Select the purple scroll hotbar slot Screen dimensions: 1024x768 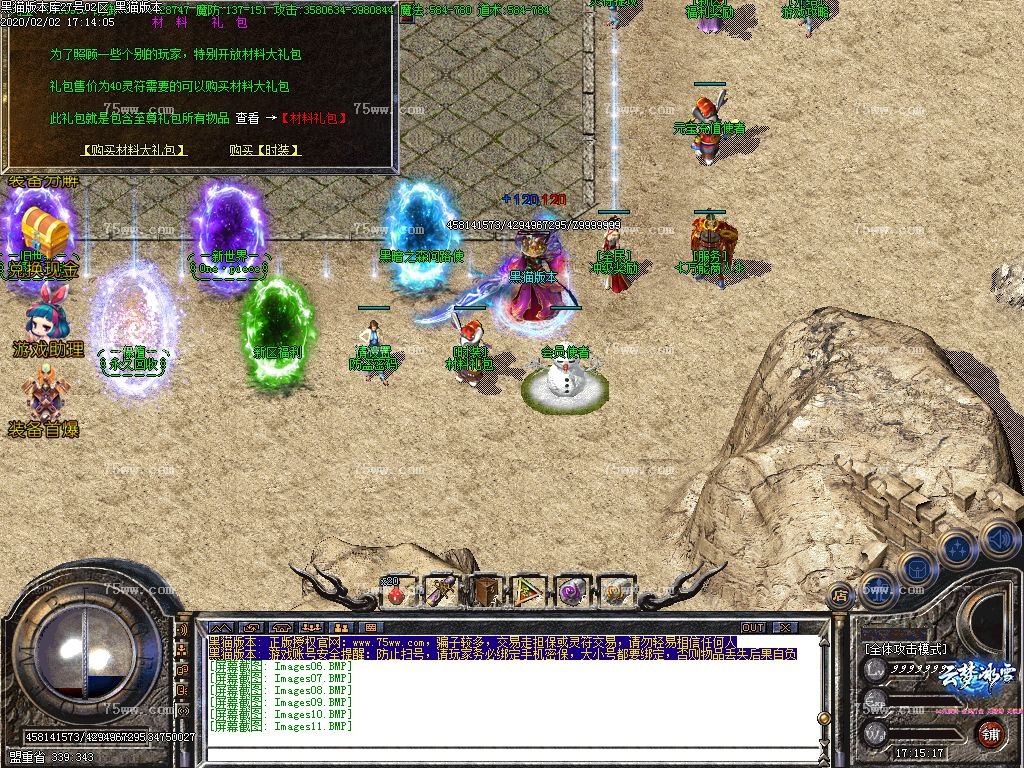(441, 591)
